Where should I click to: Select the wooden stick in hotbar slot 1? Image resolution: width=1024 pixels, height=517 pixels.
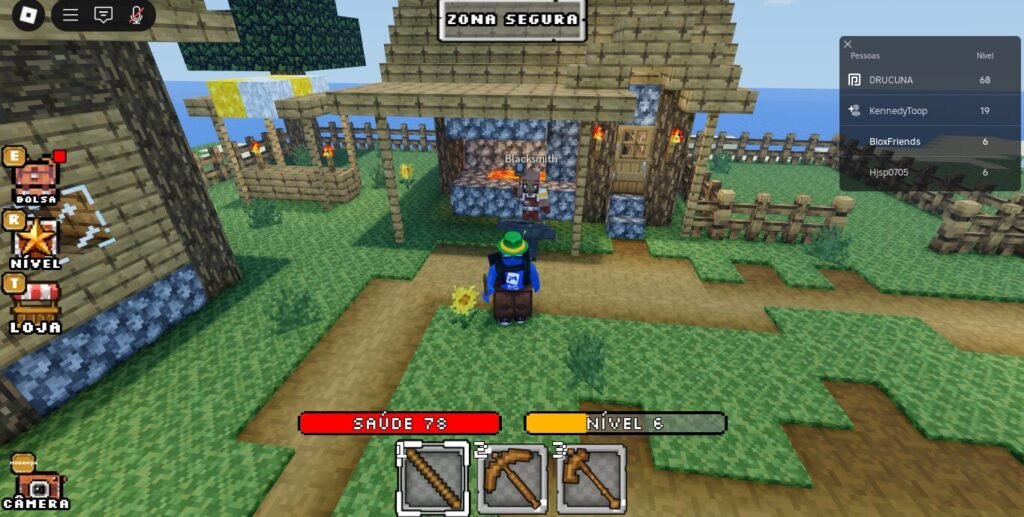(x=433, y=478)
